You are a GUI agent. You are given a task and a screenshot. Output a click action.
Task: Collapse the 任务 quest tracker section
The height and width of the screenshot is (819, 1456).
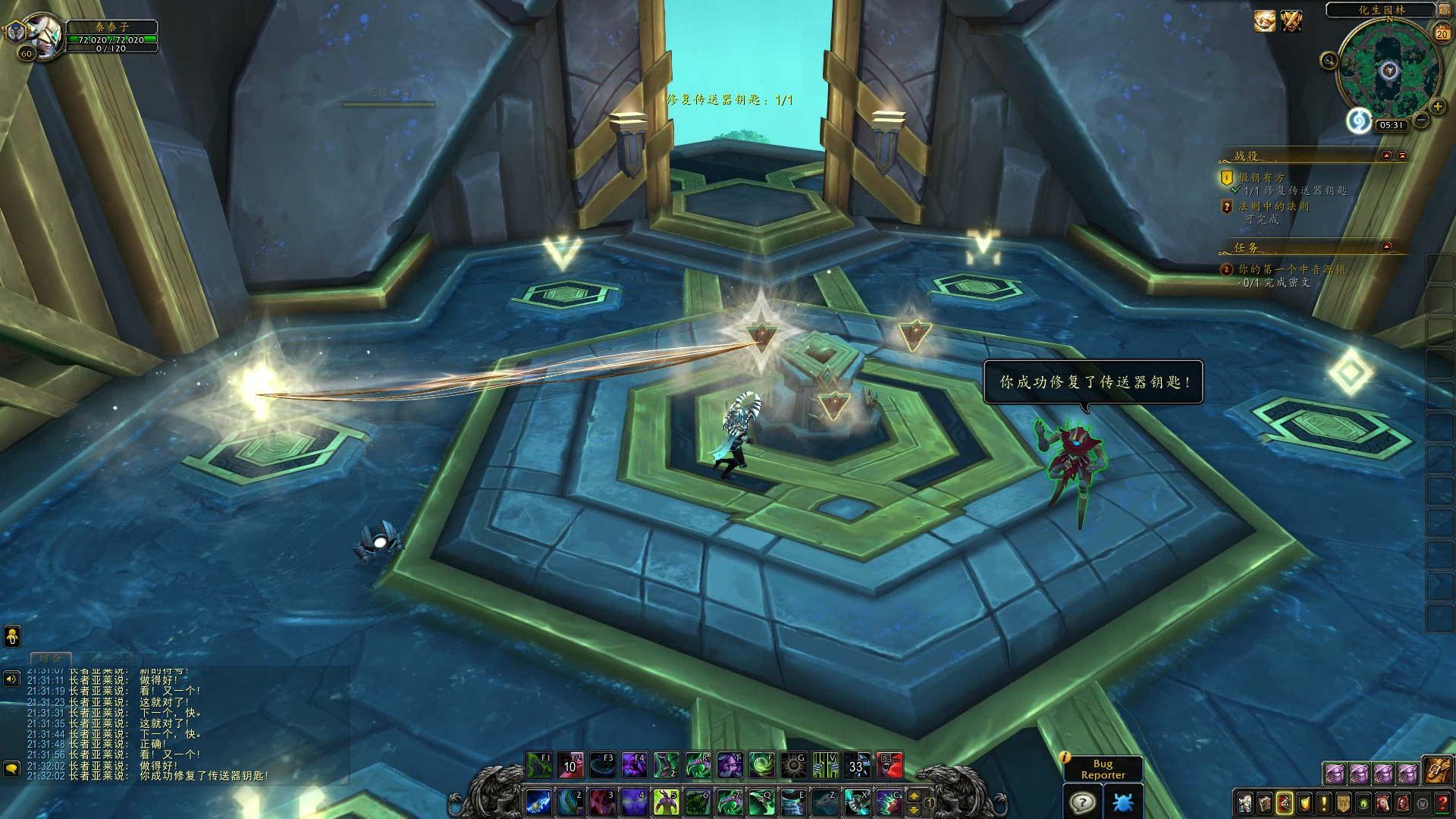[1387, 246]
